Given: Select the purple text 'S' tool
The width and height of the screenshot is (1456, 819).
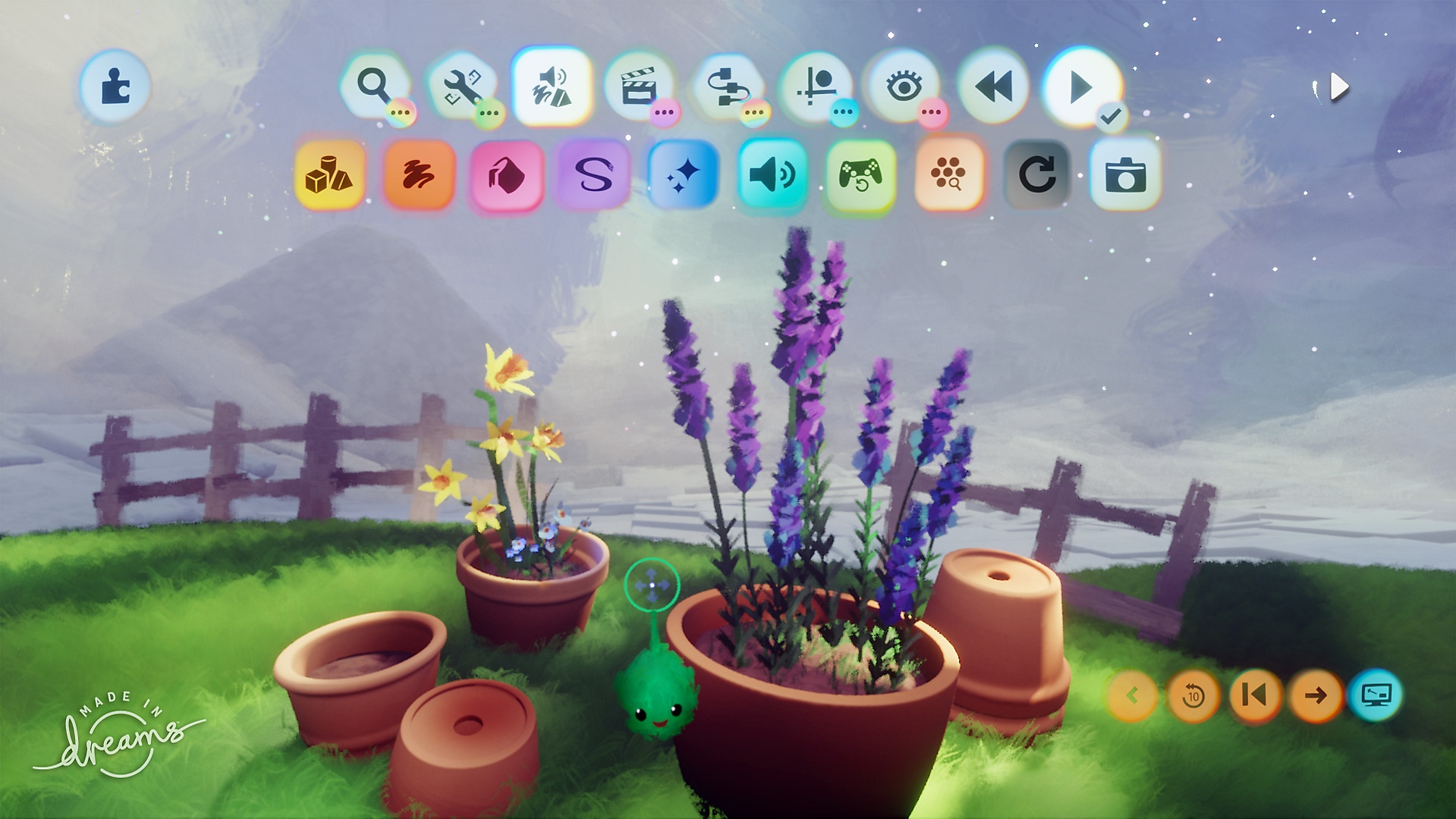Looking at the screenshot, I should (x=595, y=176).
